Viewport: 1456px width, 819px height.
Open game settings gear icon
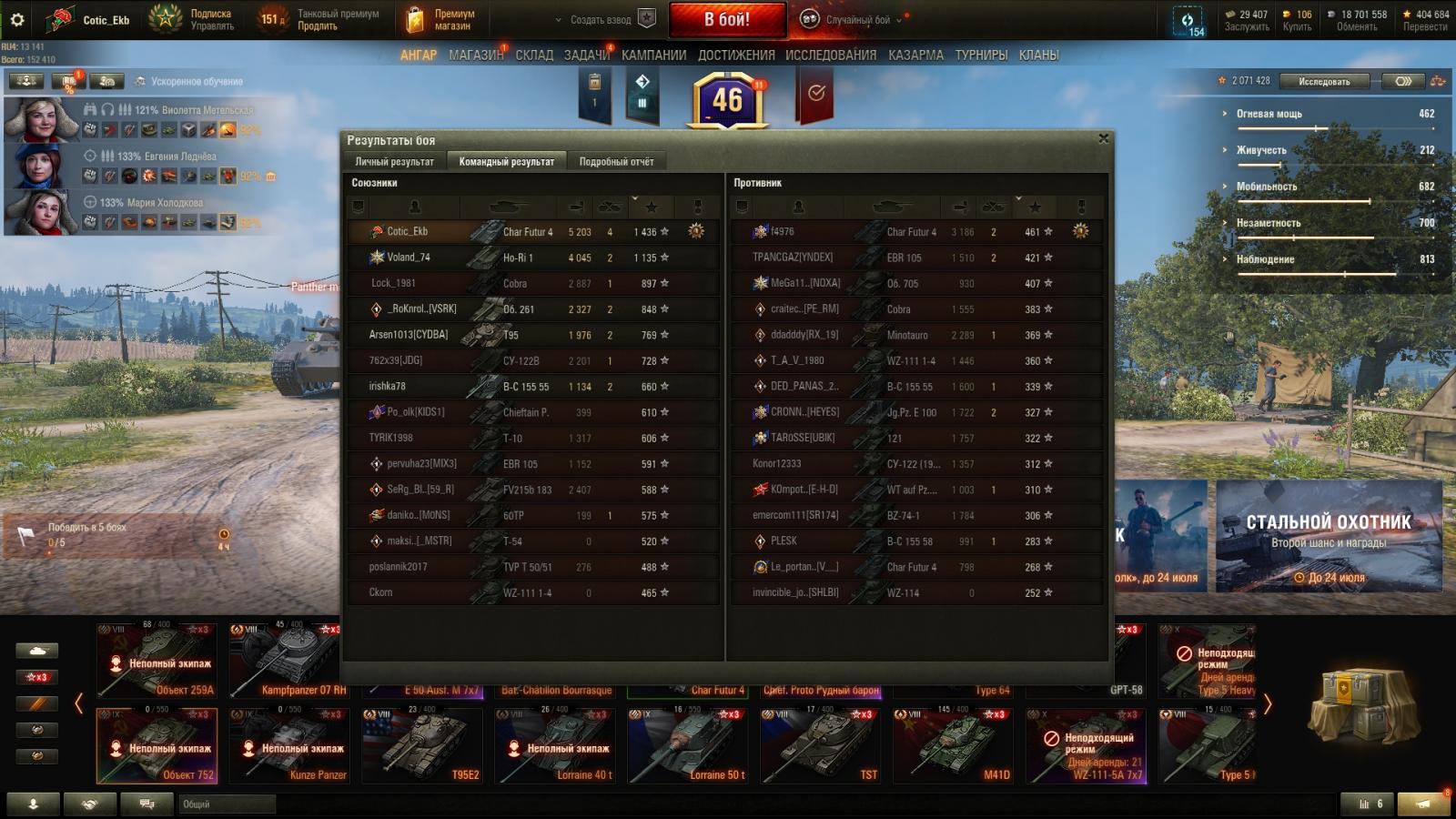pyautogui.click(x=17, y=19)
